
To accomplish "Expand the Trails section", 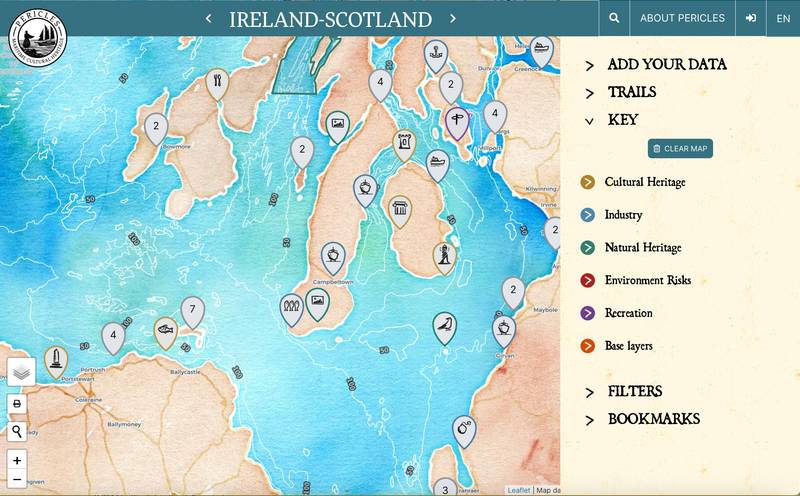I will click(x=632, y=92).
